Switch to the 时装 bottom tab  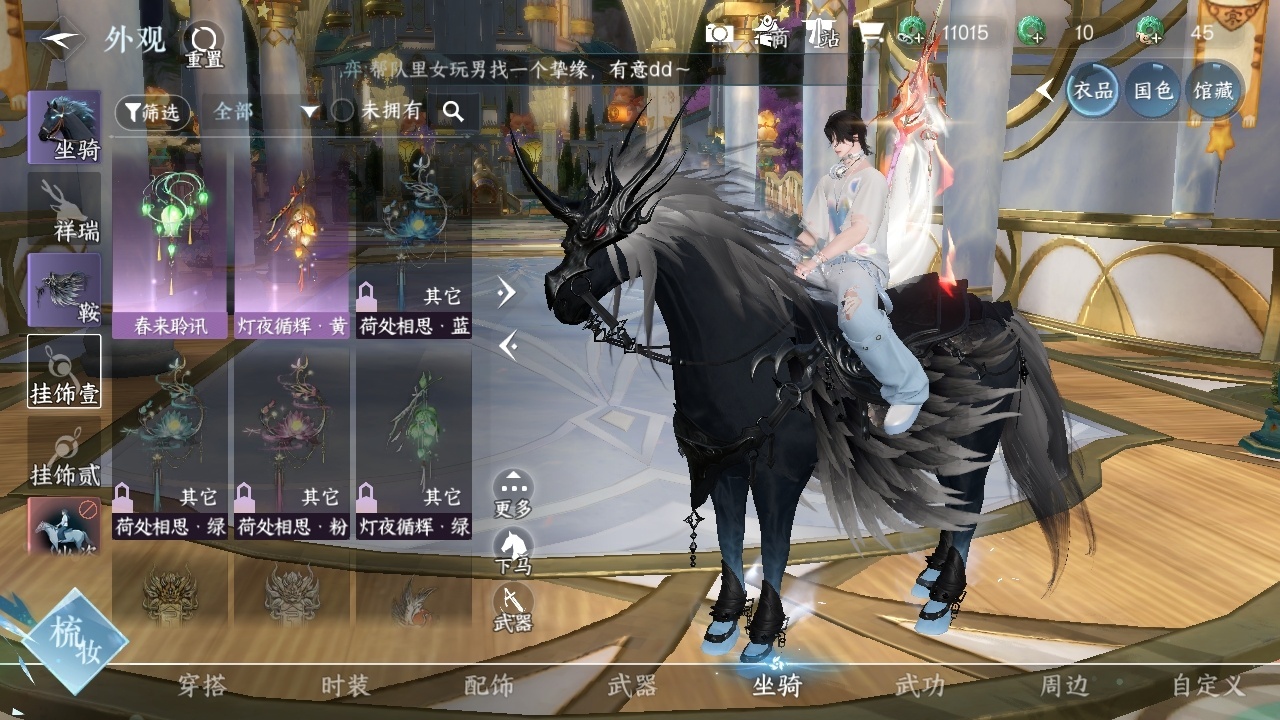[x=346, y=686]
